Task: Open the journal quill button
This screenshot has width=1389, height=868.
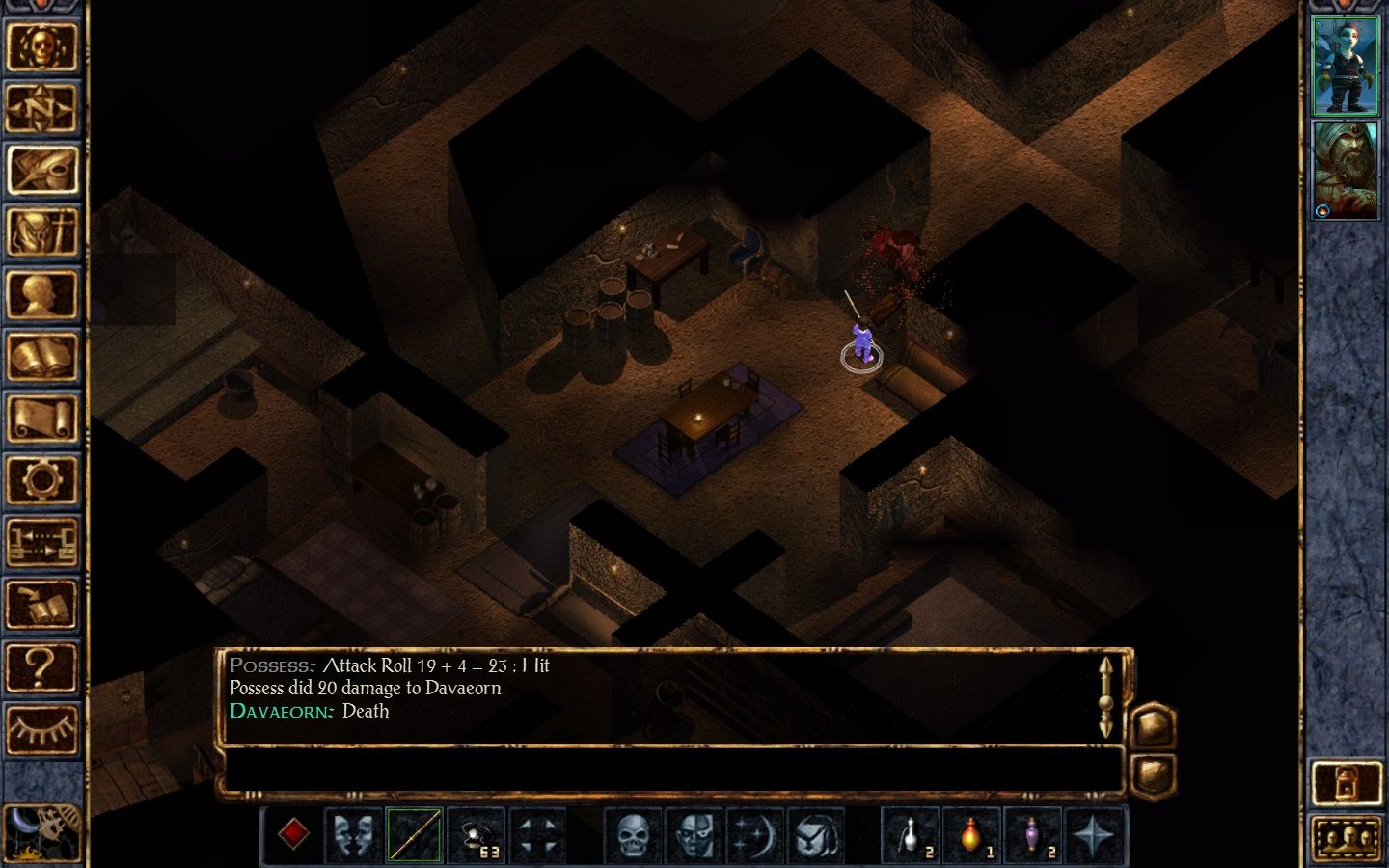Action: pyautogui.click(x=41, y=170)
